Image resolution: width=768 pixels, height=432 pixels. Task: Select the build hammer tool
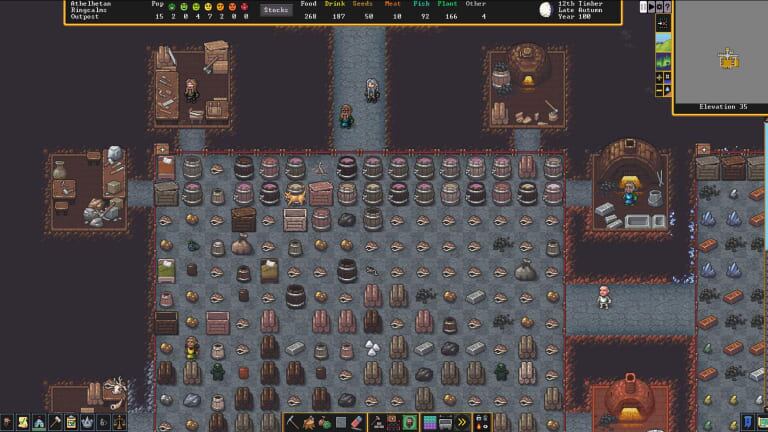coord(56,422)
